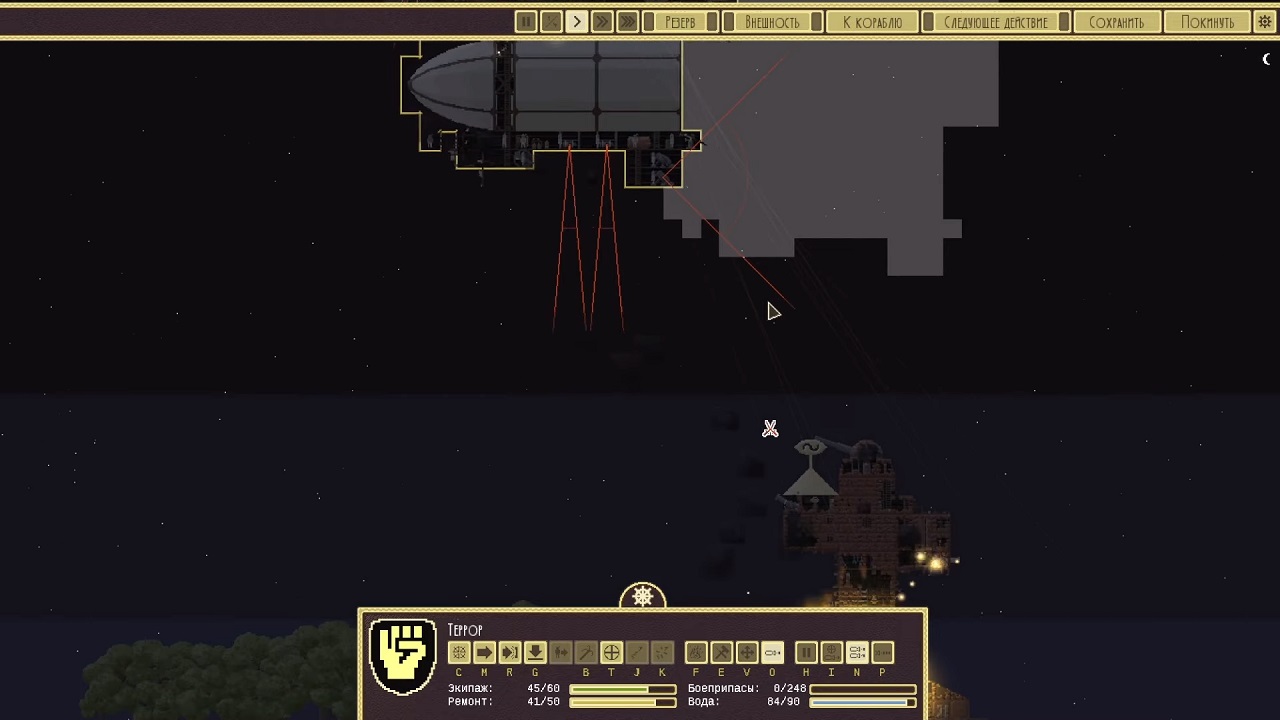The height and width of the screenshot is (720, 1280).
Task: Select double-speed fast forward control
Action: point(602,21)
